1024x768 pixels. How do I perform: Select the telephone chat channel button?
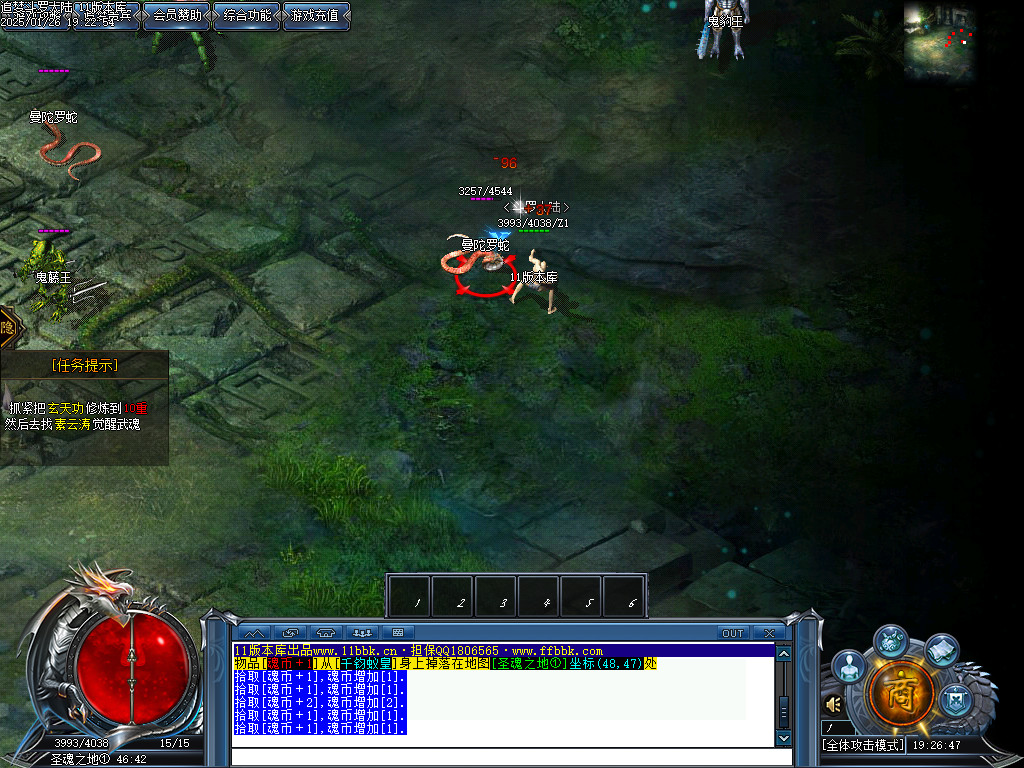pos(326,633)
